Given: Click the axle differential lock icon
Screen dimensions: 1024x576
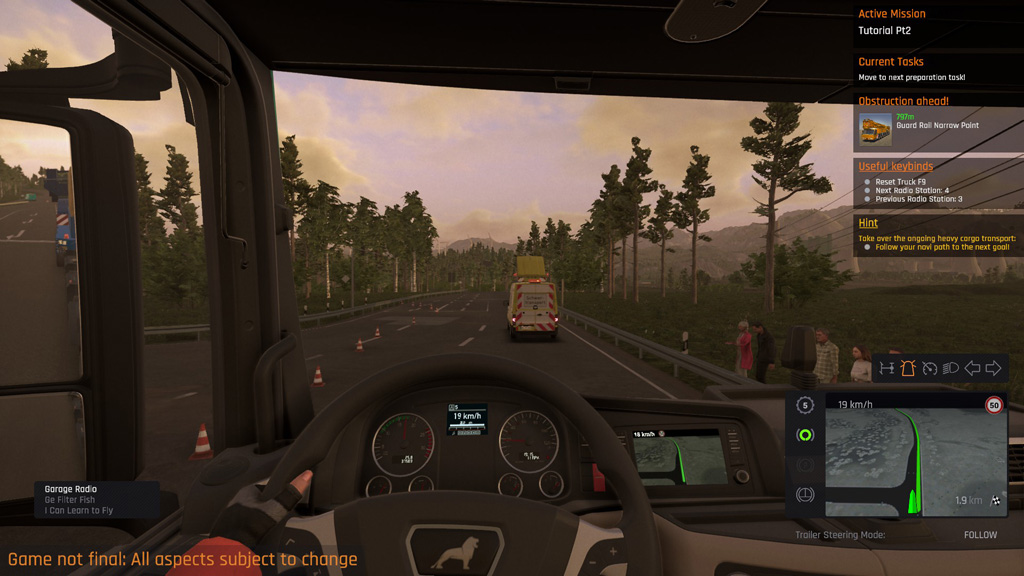Looking at the screenshot, I should [x=887, y=368].
